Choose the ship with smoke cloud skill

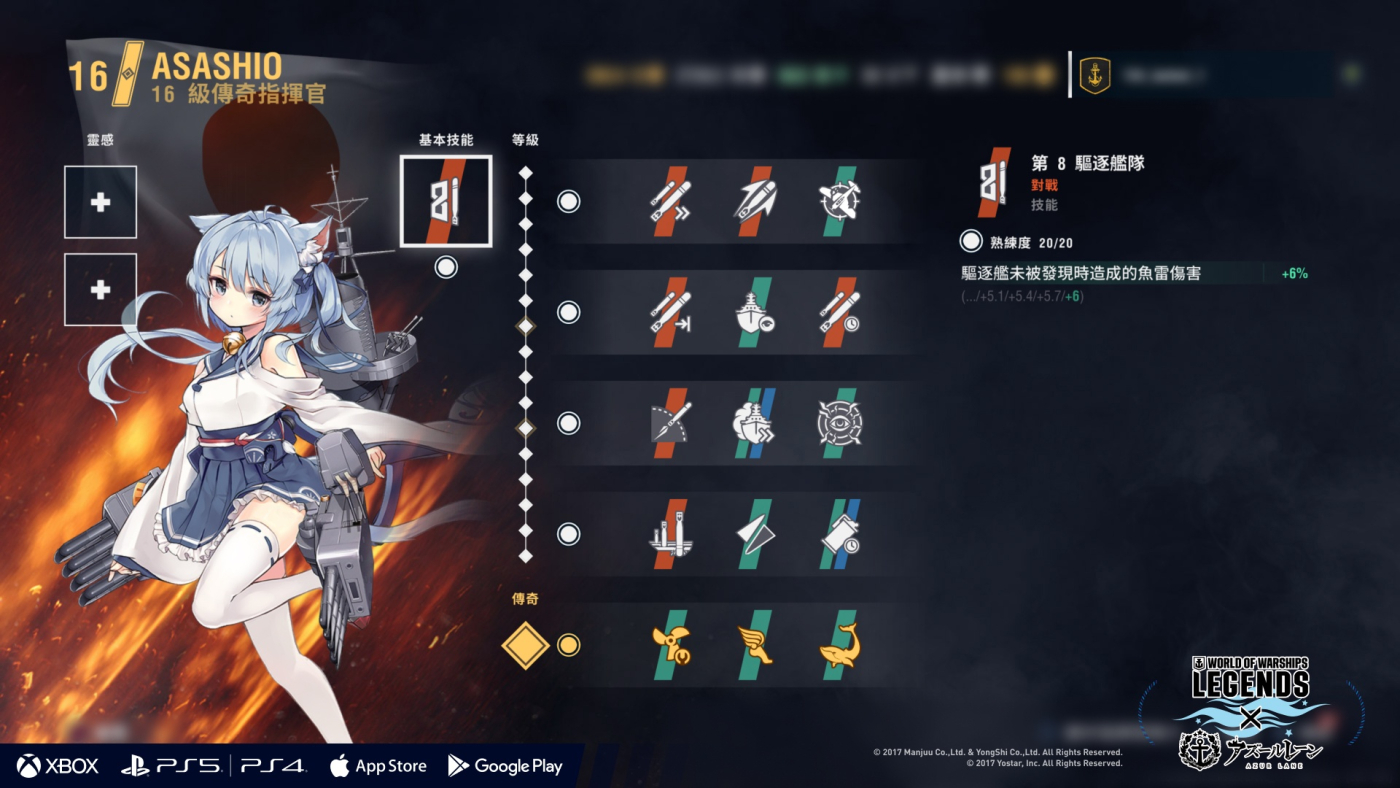(754, 423)
